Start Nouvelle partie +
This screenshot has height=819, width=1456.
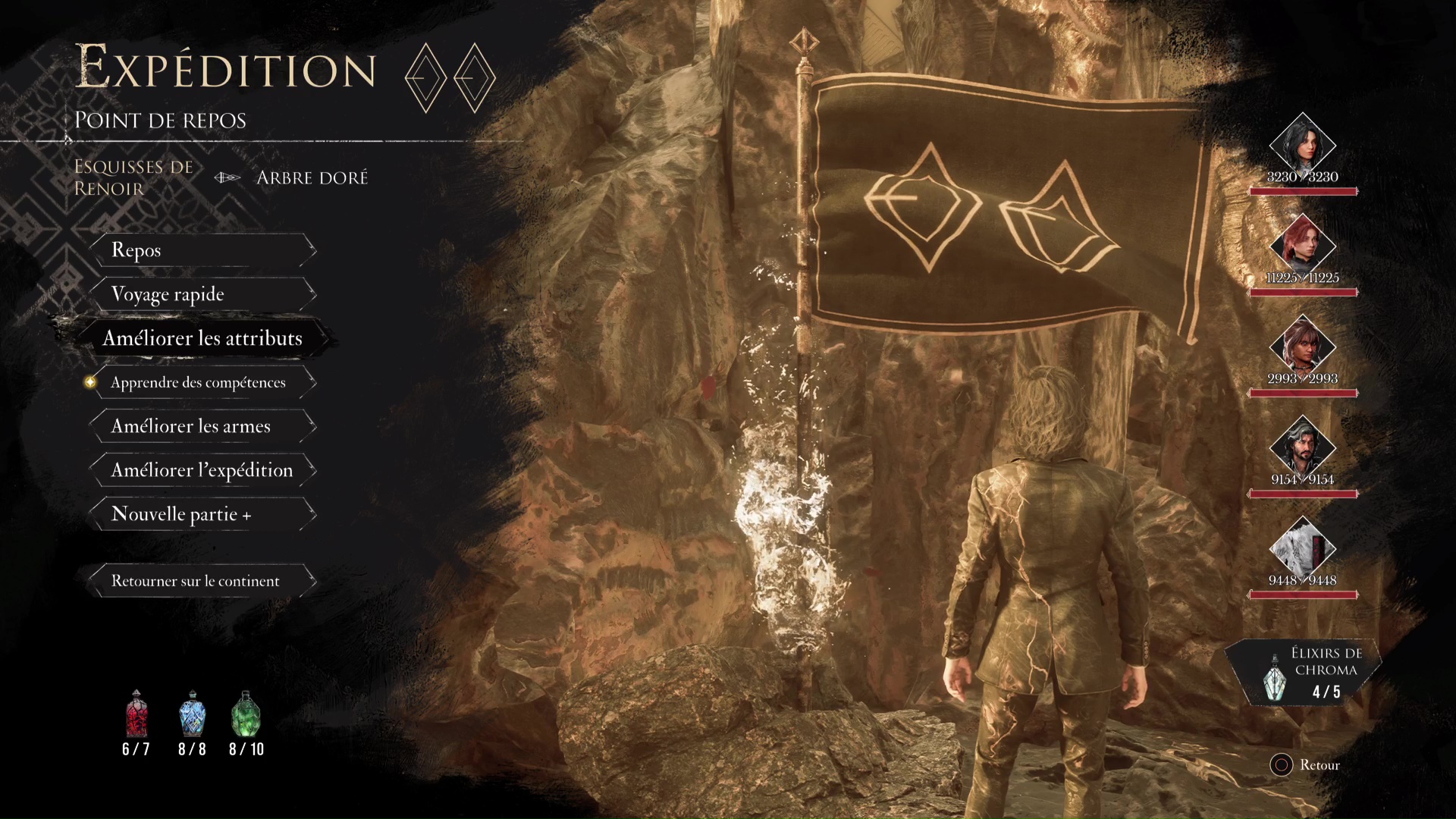coord(202,514)
